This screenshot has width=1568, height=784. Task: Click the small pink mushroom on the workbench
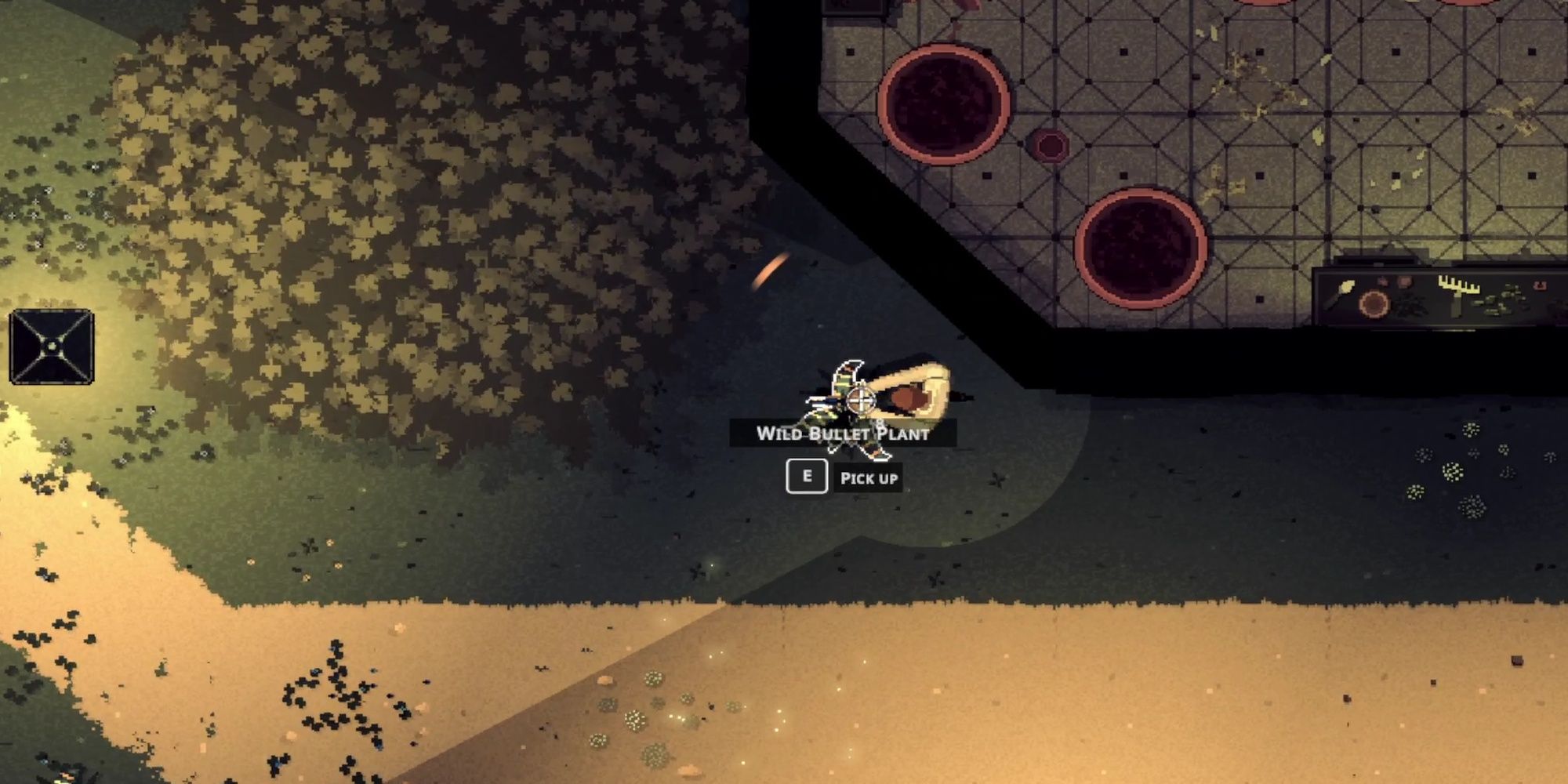click(x=1381, y=281)
